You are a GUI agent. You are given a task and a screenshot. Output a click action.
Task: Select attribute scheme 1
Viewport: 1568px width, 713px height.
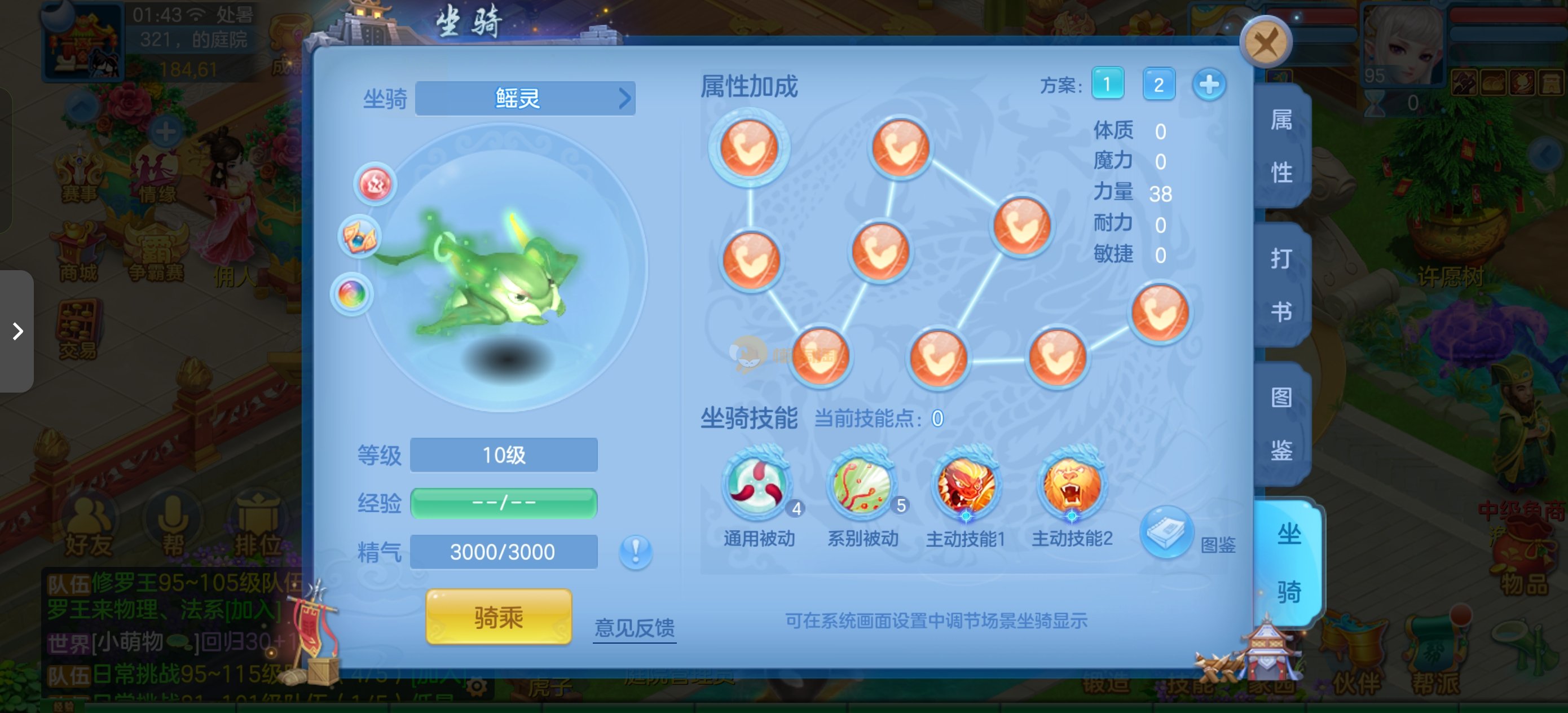1107,84
